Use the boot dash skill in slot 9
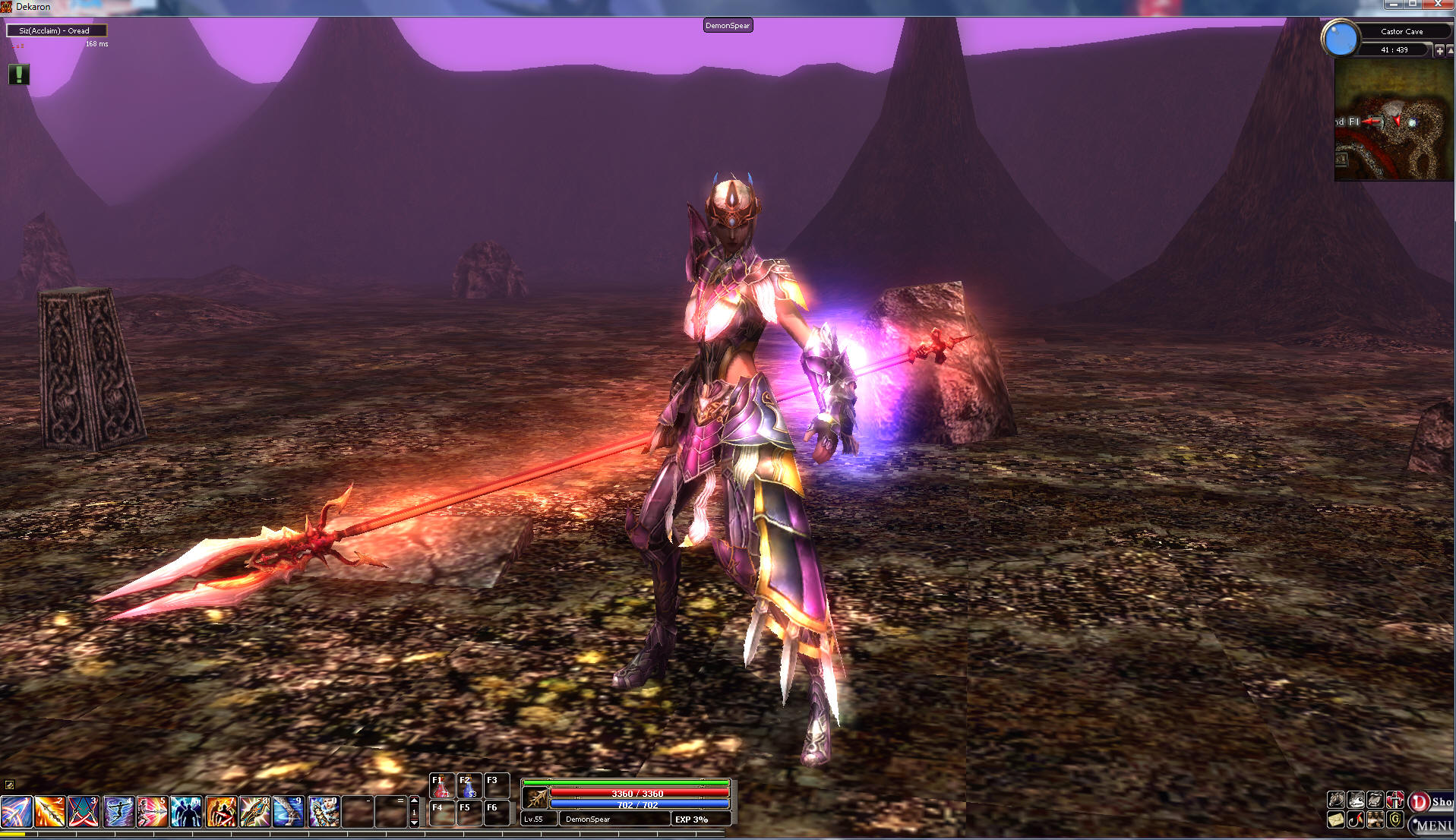The height and width of the screenshot is (840, 1456). 289,812
